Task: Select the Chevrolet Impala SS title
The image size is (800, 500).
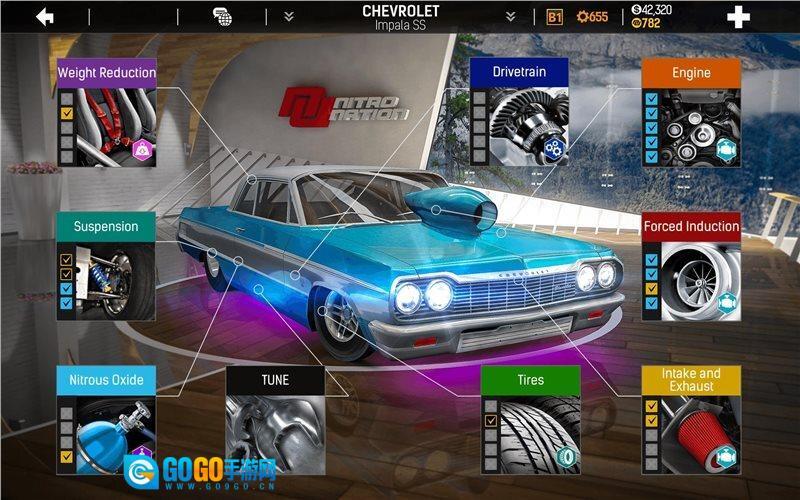Action: tap(399, 17)
